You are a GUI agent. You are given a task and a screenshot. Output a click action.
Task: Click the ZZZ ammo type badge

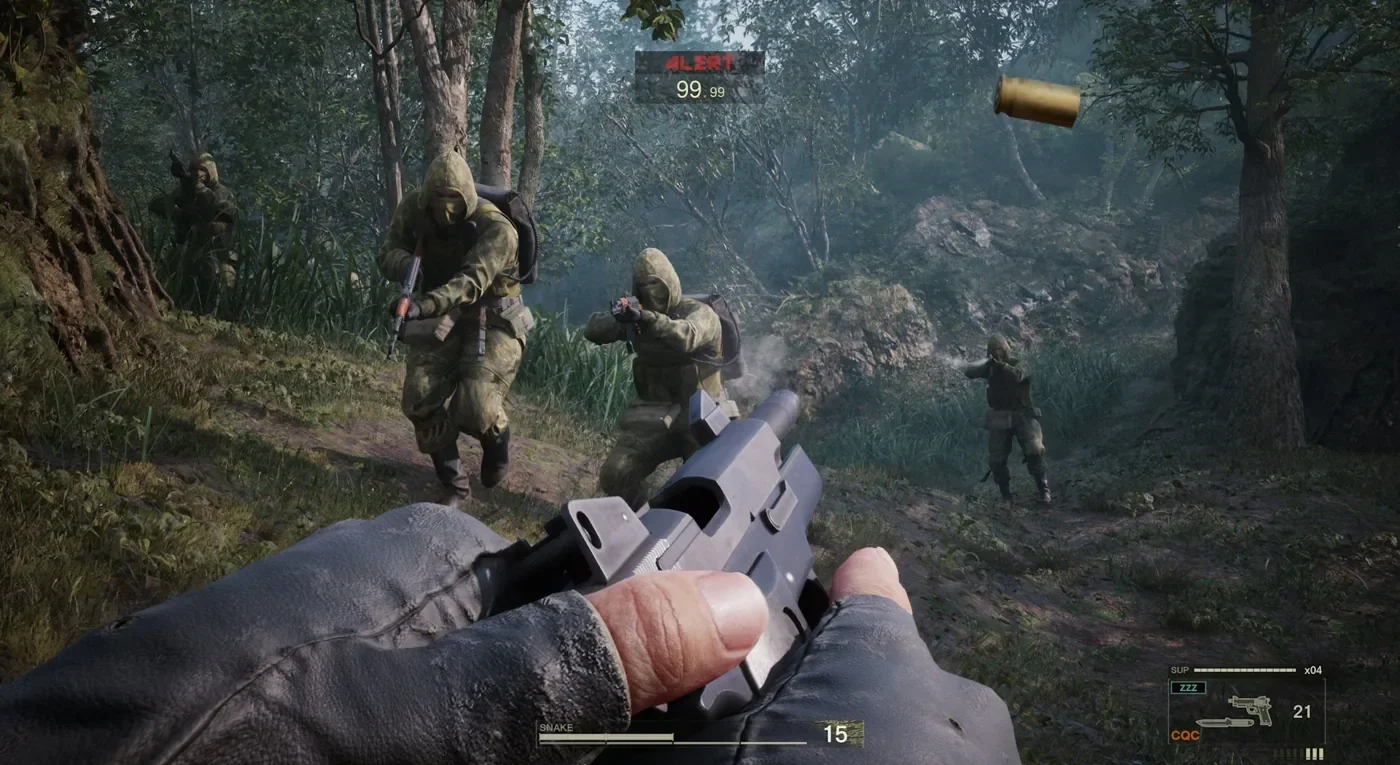[1188, 687]
